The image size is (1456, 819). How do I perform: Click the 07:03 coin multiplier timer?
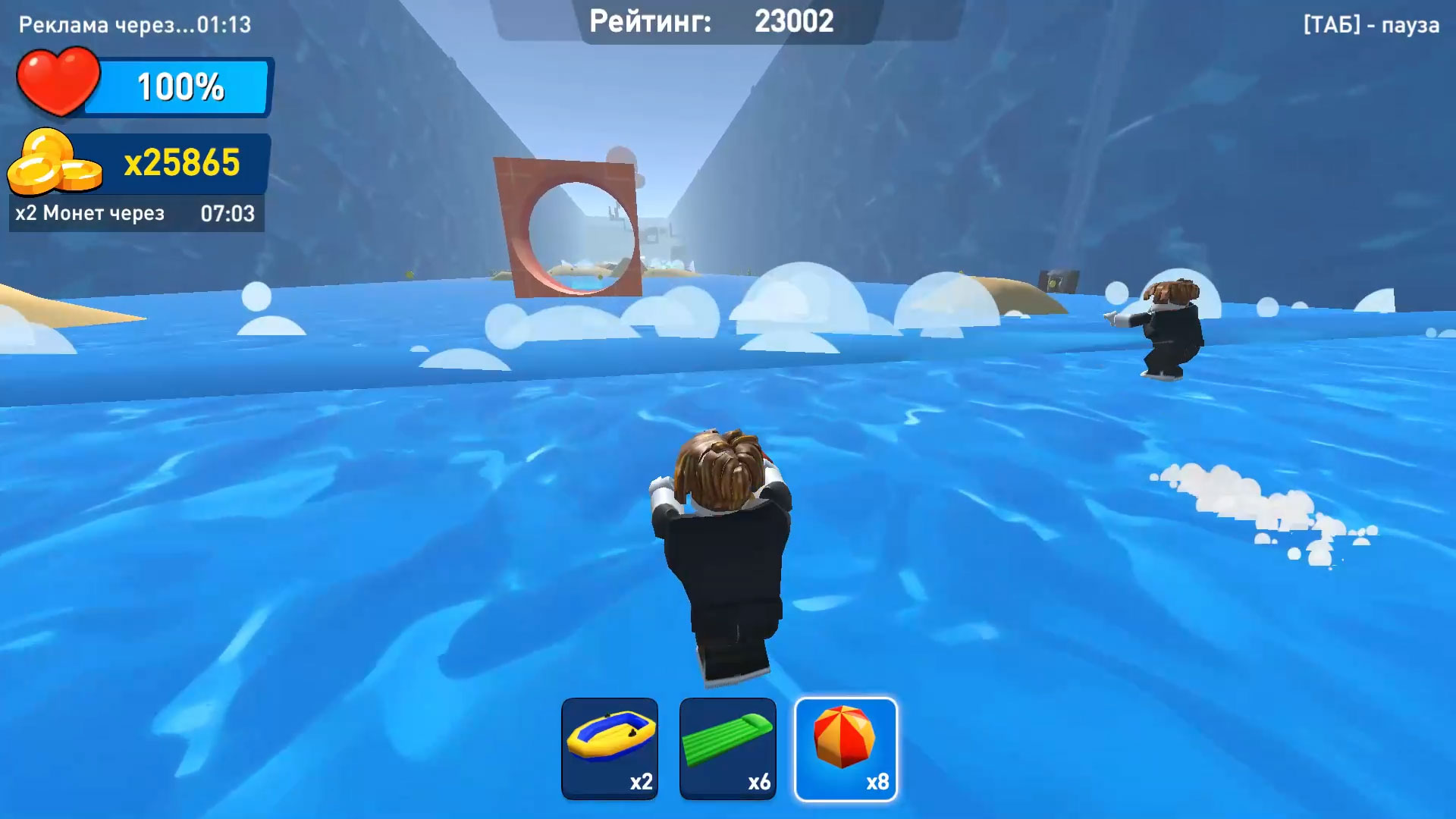tap(228, 213)
